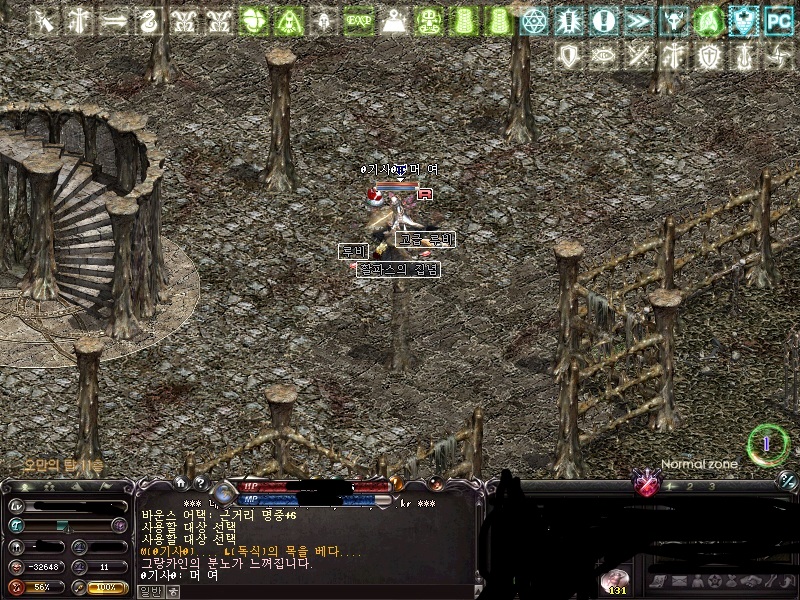Open the home button above chat
This screenshot has width=800, height=600.
tap(181, 484)
